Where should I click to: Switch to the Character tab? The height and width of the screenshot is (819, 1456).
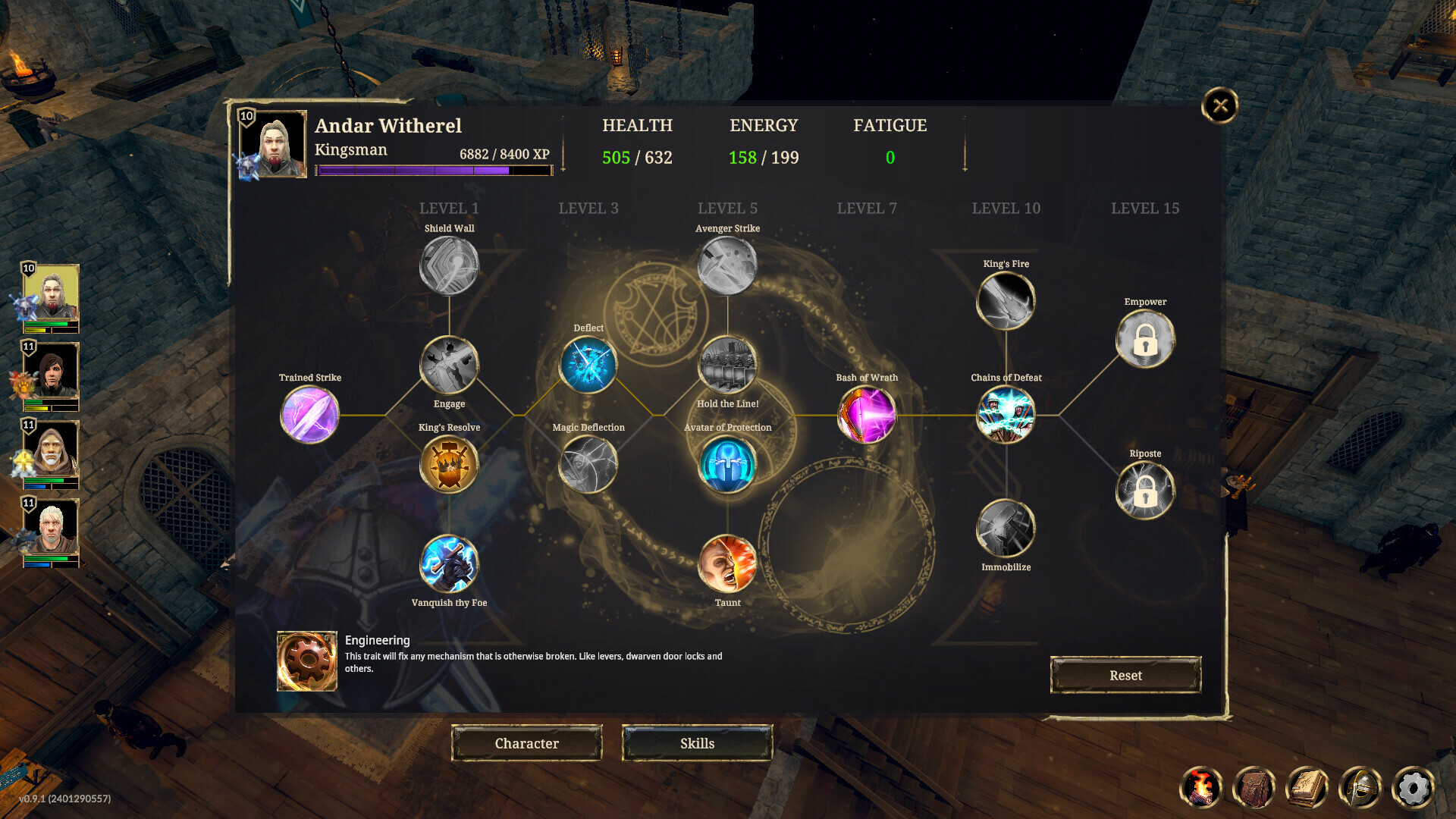pos(526,743)
